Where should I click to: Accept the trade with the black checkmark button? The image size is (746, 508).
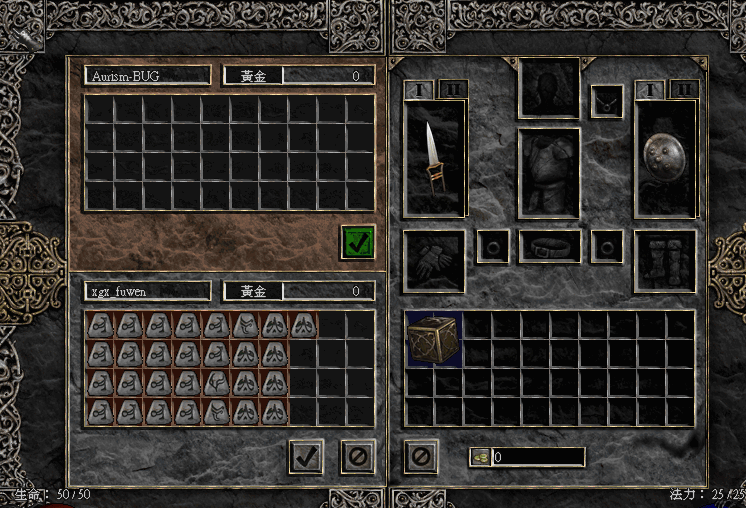(306, 456)
